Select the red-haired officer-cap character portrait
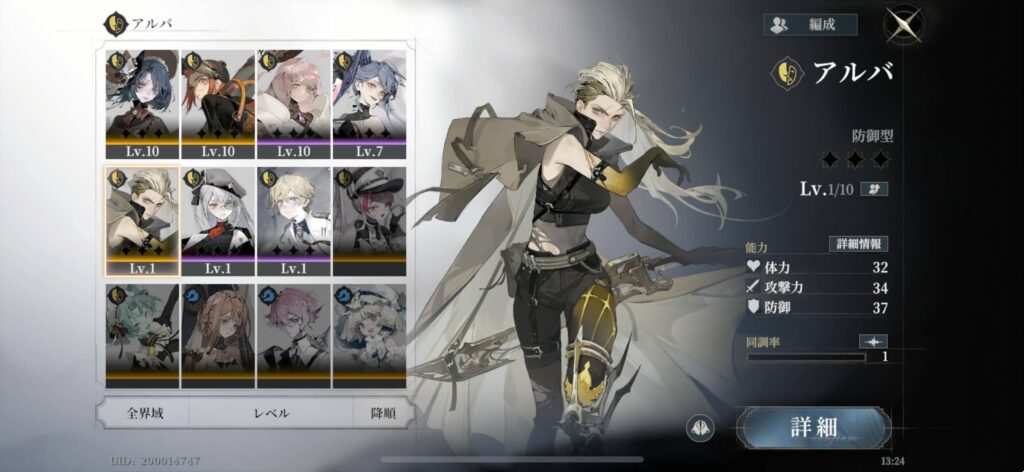This screenshot has width=1024, height=472. pyautogui.click(x=369, y=220)
